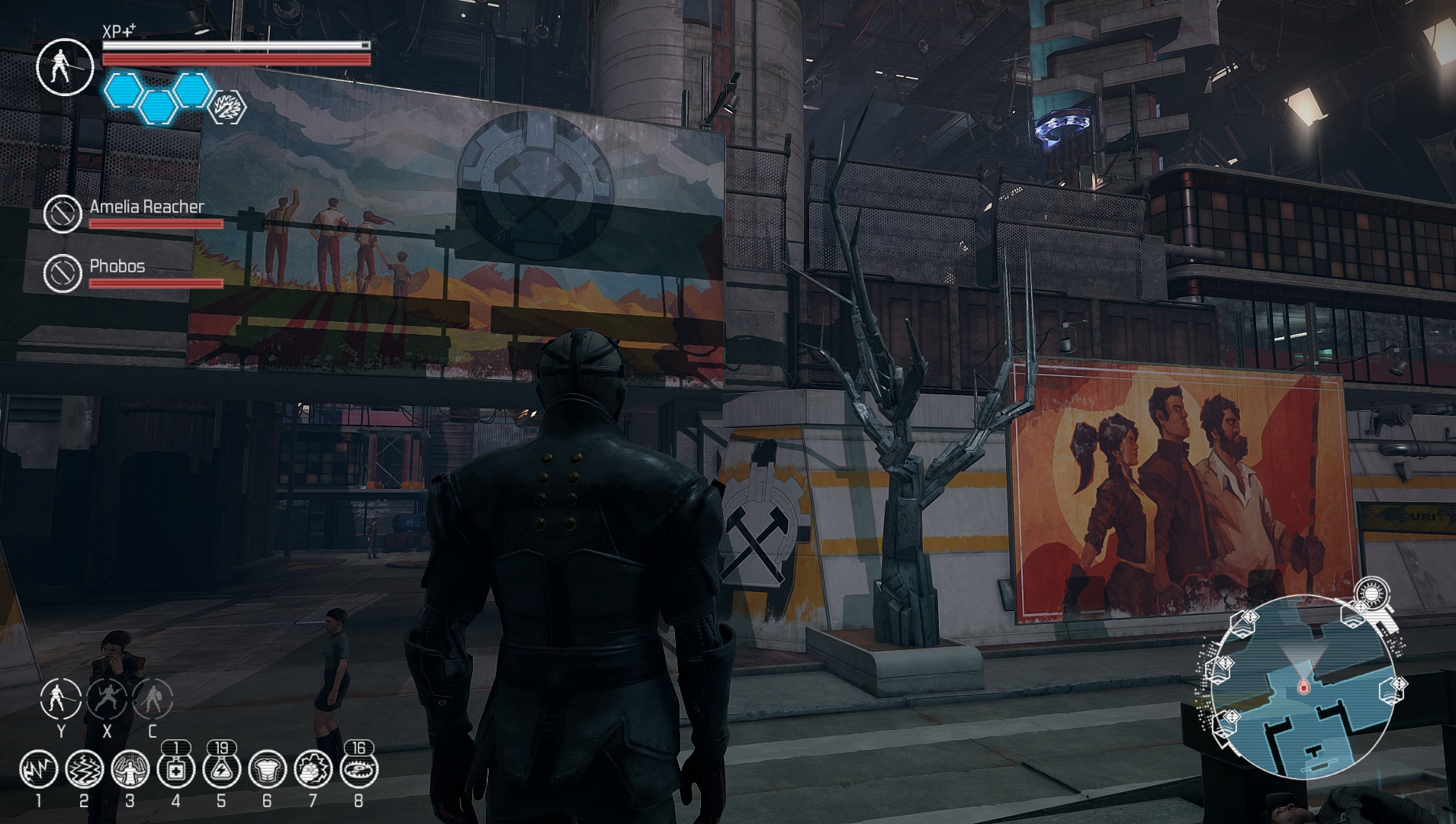This screenshot has height=824, width=1456.
Task: Select companion Amelia Reacher's portrait icon
Action: pyautogui.click(x=63, y=214)
